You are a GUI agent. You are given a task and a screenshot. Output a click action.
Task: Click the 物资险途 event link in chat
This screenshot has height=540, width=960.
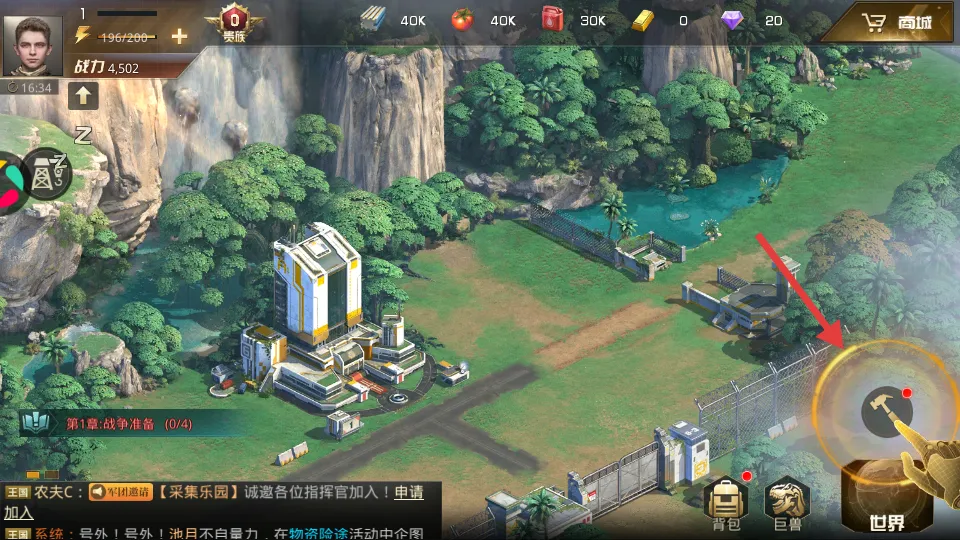tap(318, 533)
